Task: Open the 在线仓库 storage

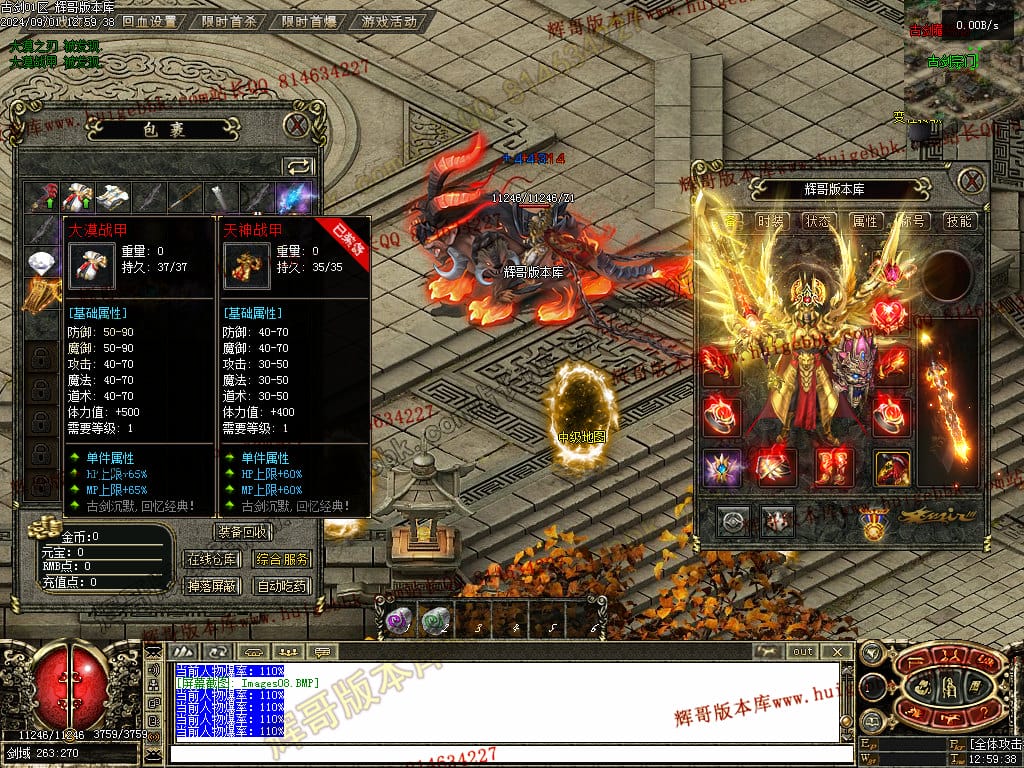Action: 212,559
